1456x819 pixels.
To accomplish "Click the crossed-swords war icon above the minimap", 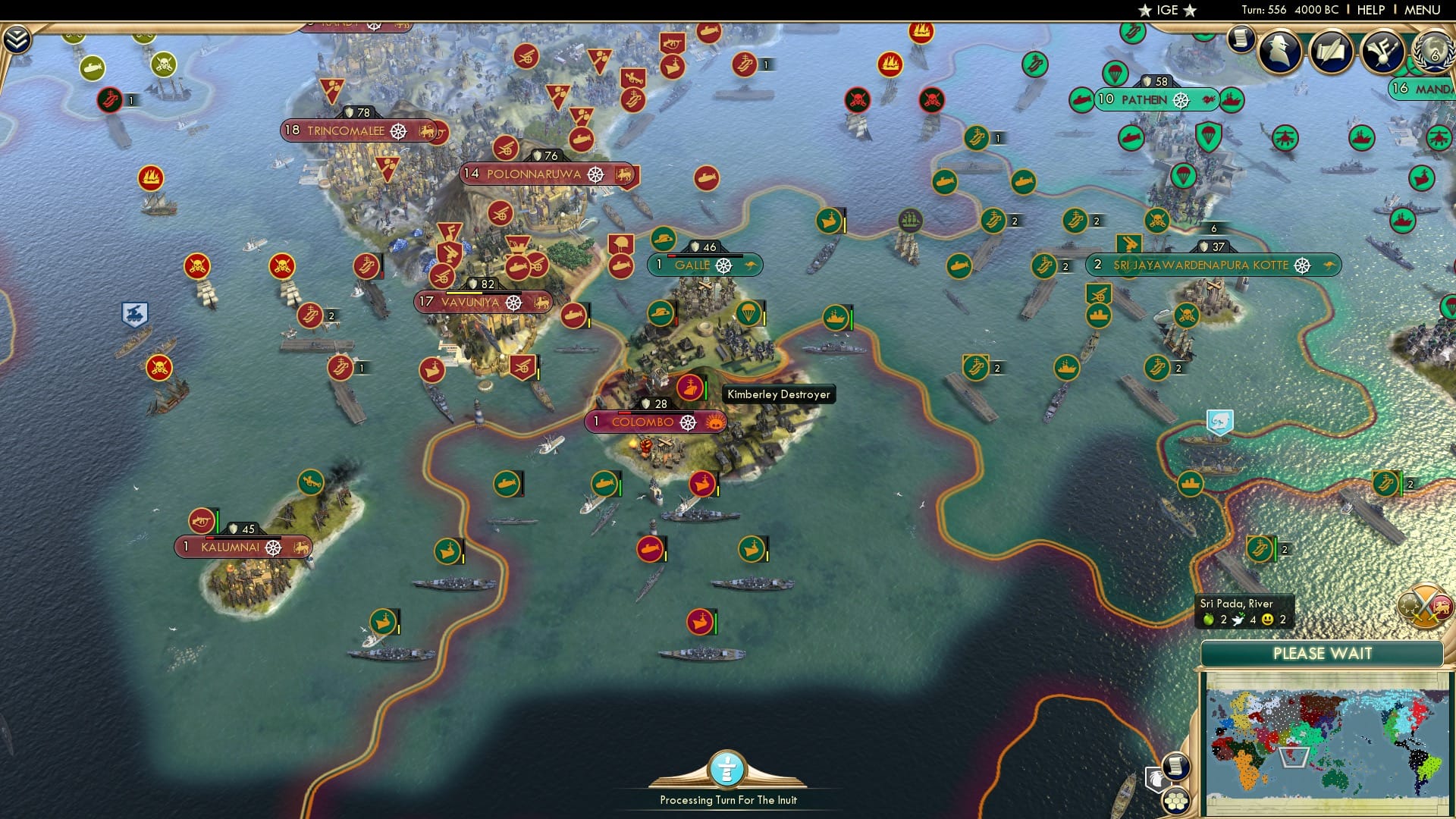I will [x=1424, y=605].
